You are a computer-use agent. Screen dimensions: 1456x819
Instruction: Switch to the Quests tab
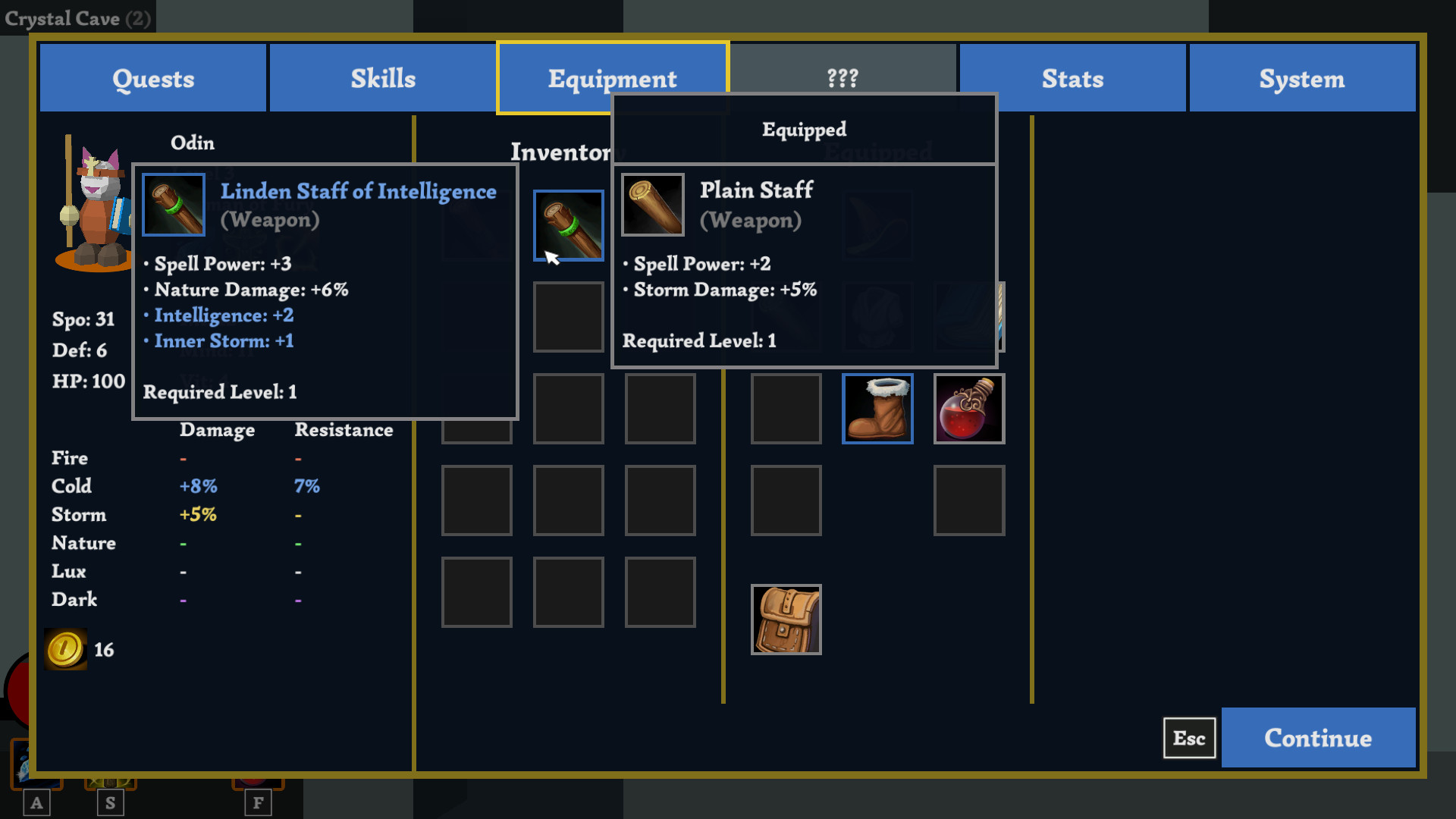click(152, 77)
